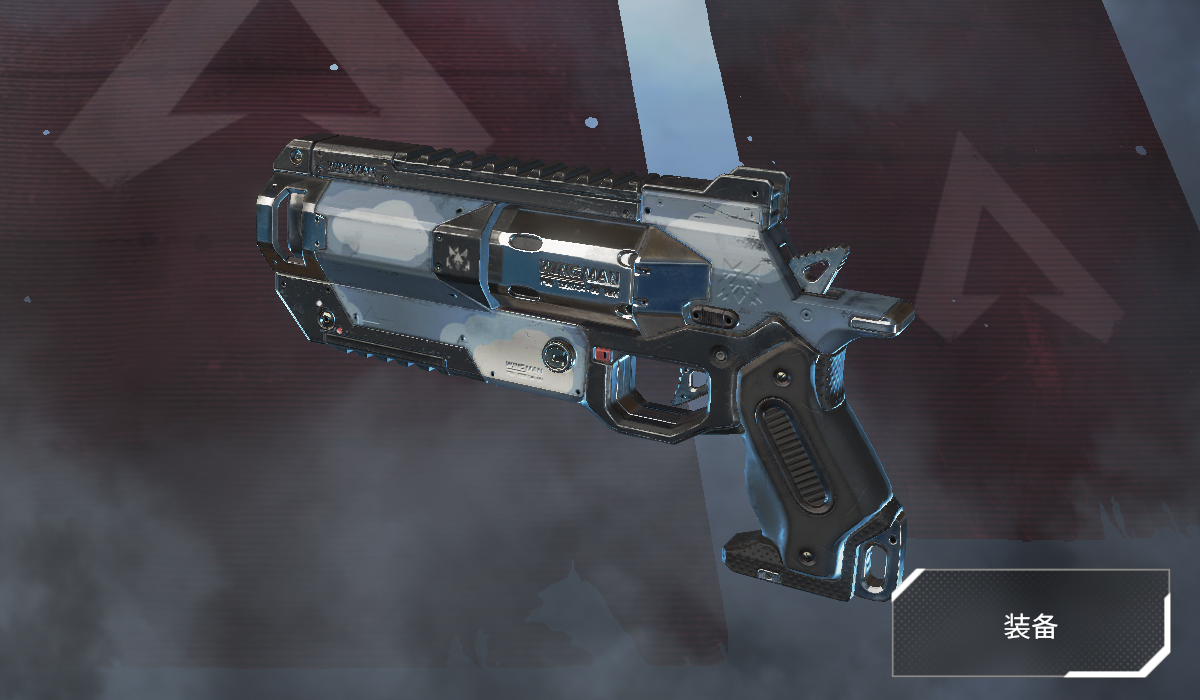
Task: Click the 装备 equip button
Action: pos(1030,625)
